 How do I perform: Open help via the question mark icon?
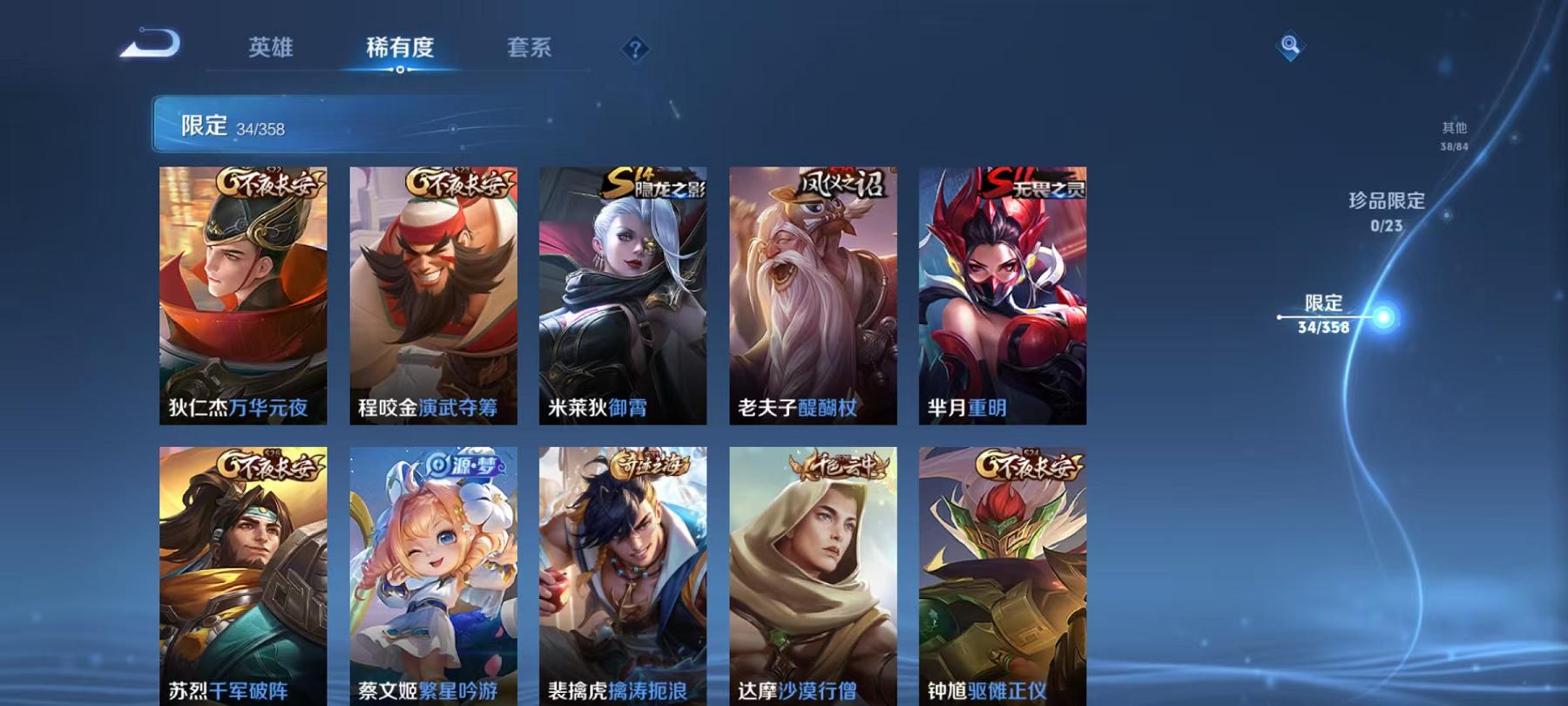[x=634, y=48]
